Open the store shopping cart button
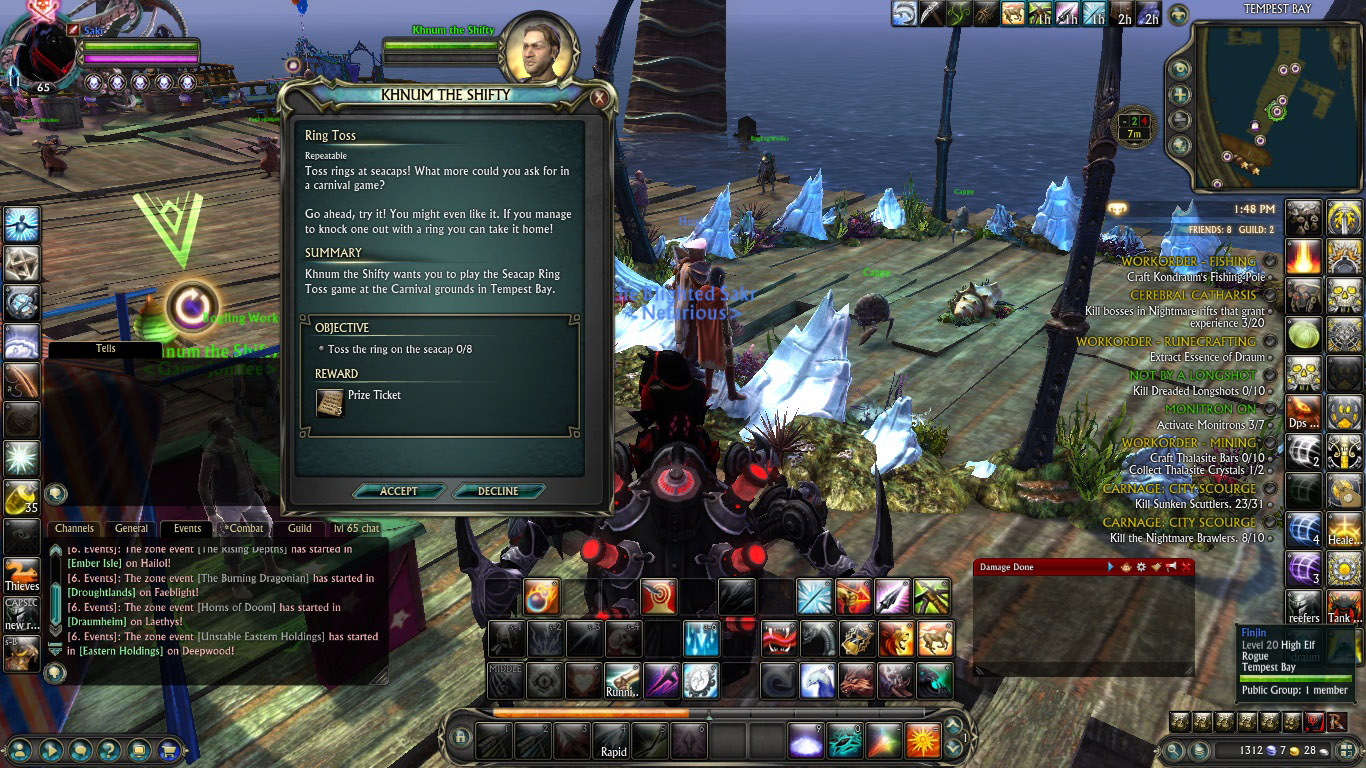The height and width of the screenshot is (768, 1366). coord(168,749)
